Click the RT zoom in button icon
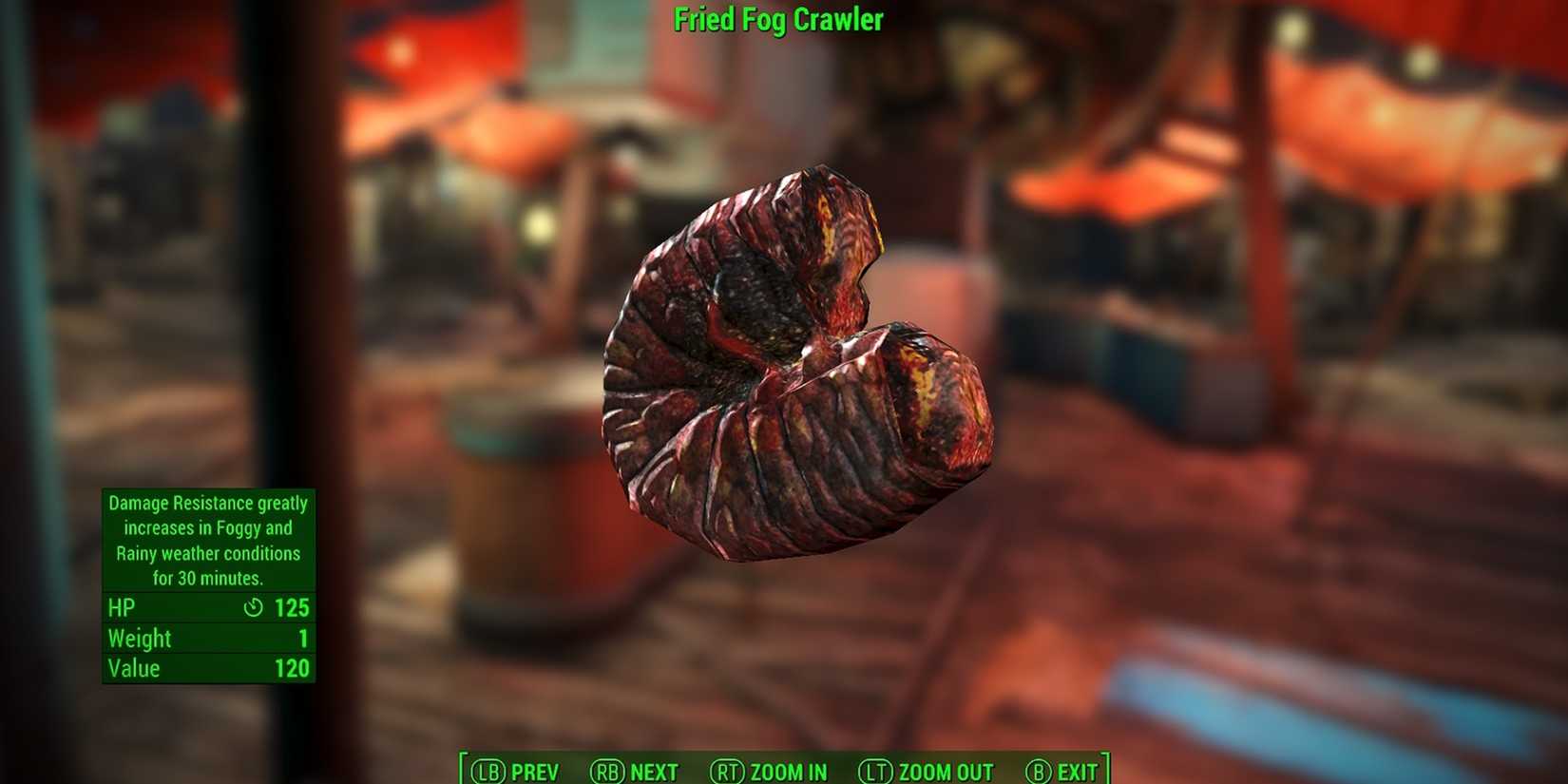This screenshot has height=784, width=1568. point(727,772)
